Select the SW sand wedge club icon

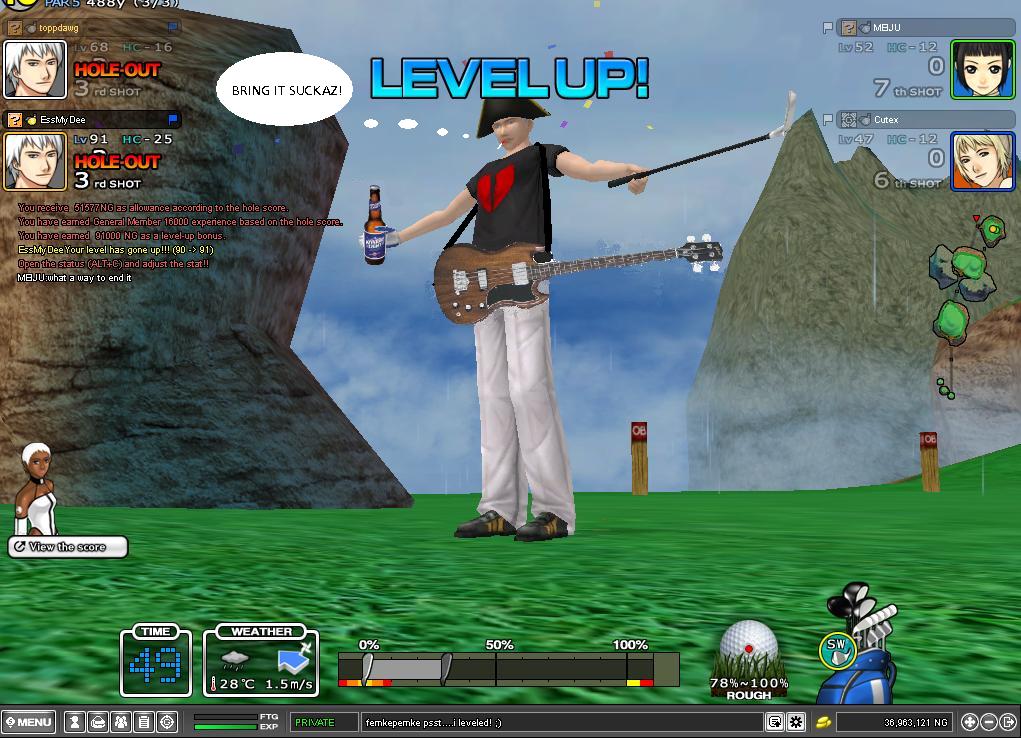(837, 650)
